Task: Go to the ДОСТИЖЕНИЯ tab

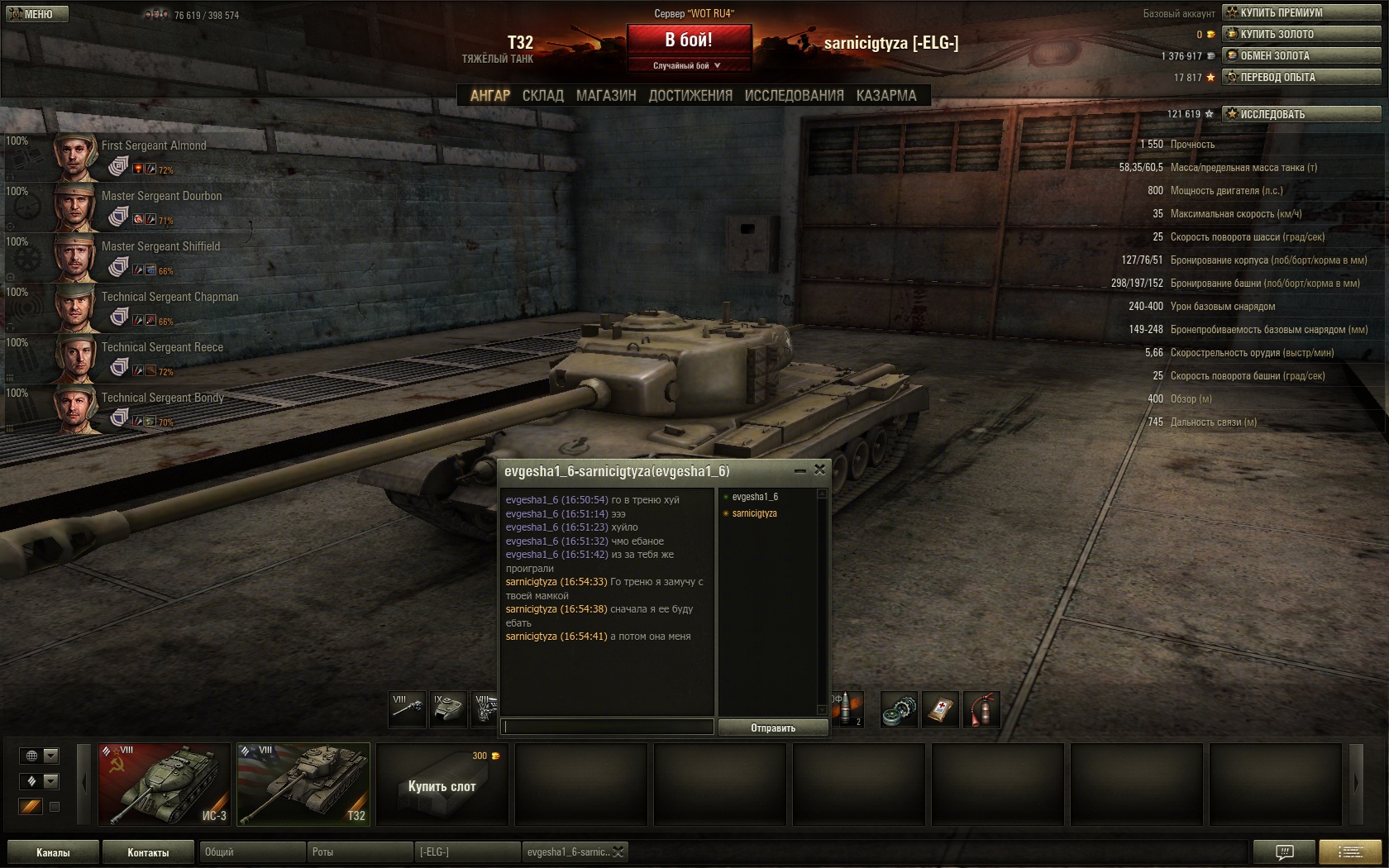Action: 690,96
